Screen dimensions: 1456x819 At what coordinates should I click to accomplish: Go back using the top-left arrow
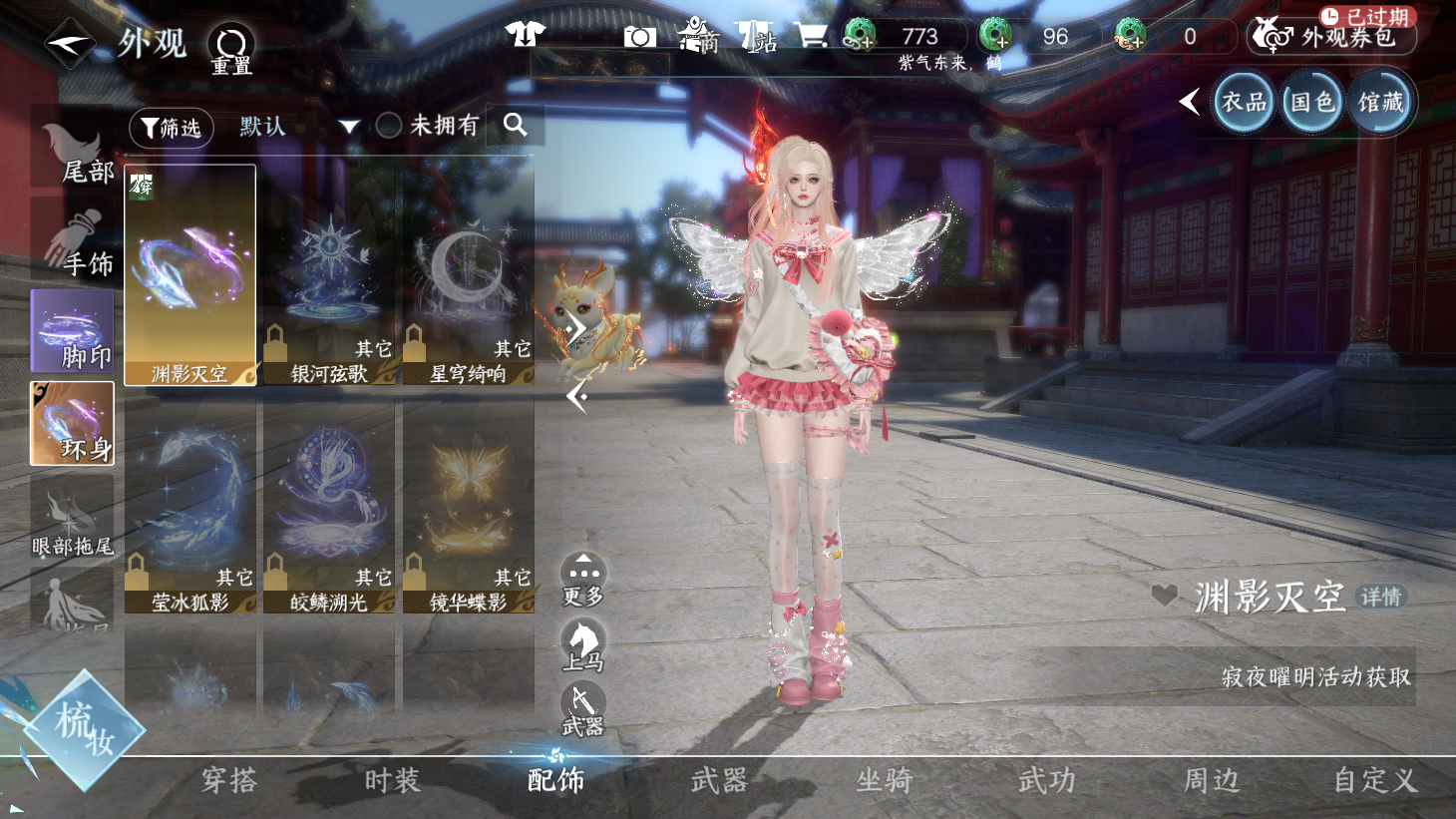click(68, 43)
